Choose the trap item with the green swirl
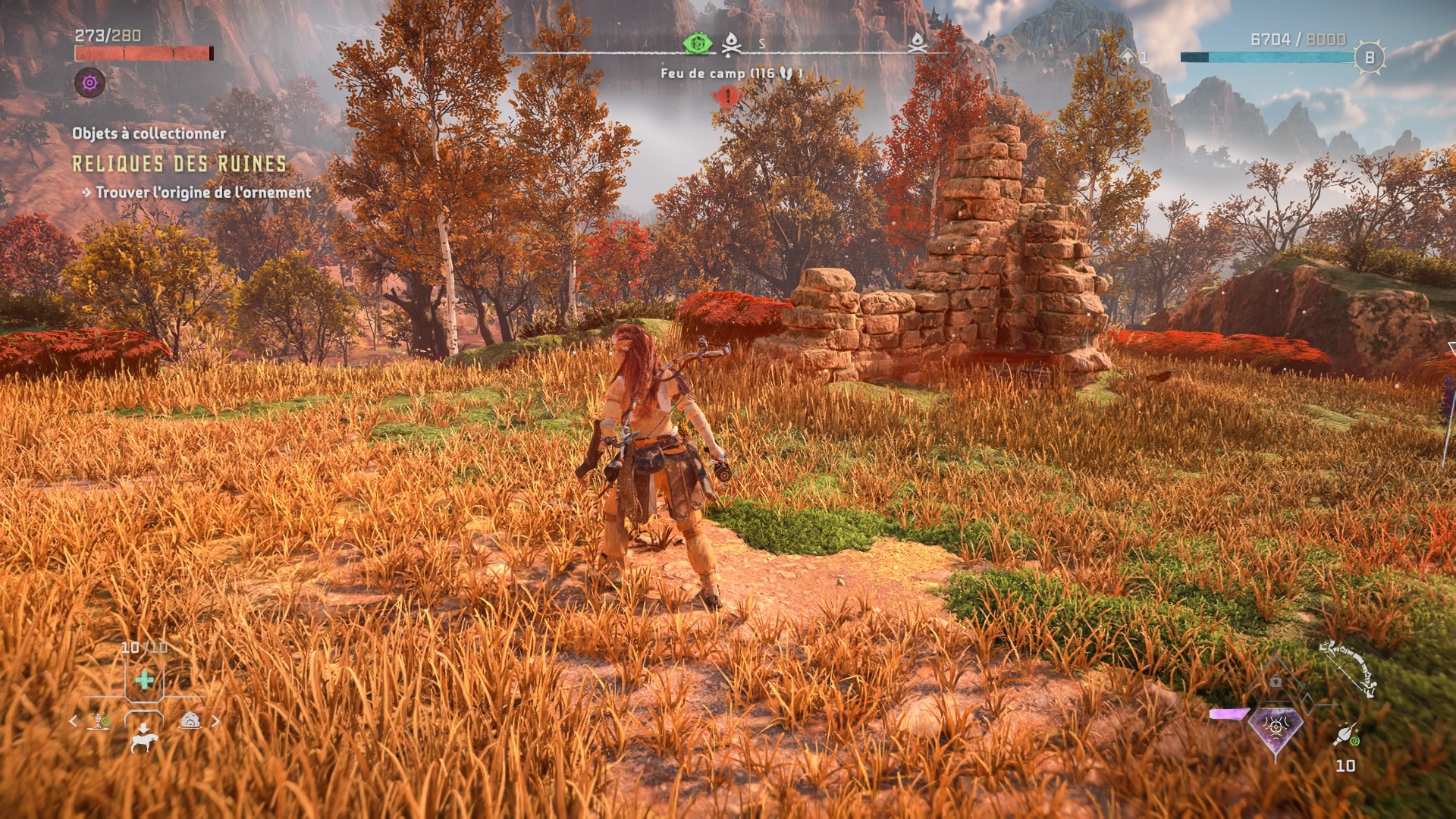 (x=101, y=721)
